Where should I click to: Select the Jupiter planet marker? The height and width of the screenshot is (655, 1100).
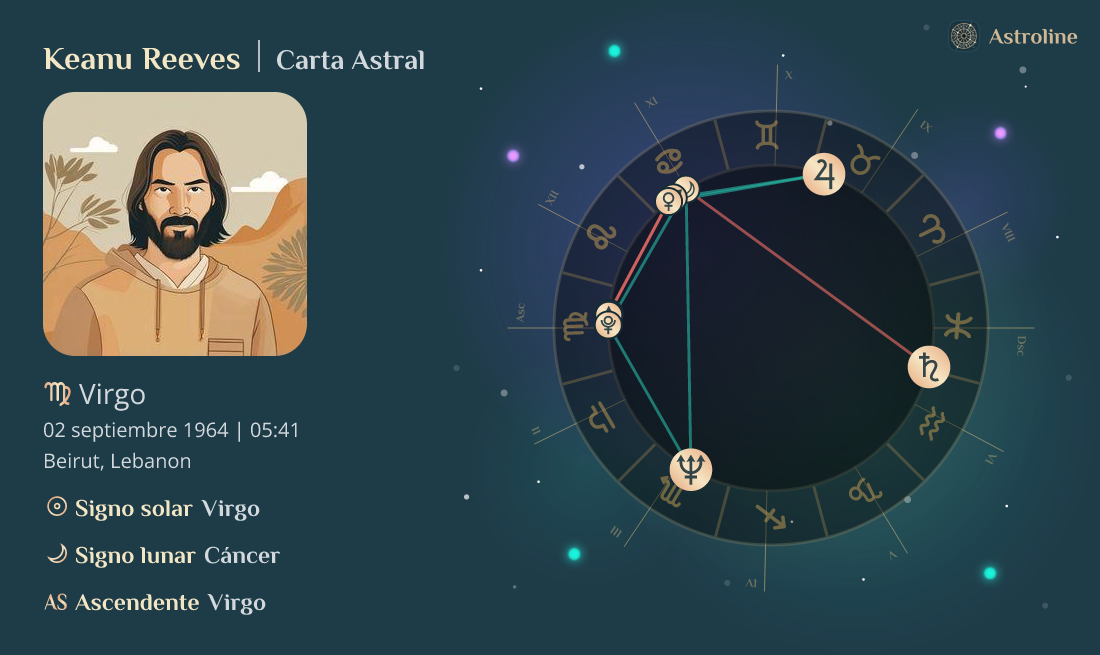pyautogui.click(x=824, y=174)
